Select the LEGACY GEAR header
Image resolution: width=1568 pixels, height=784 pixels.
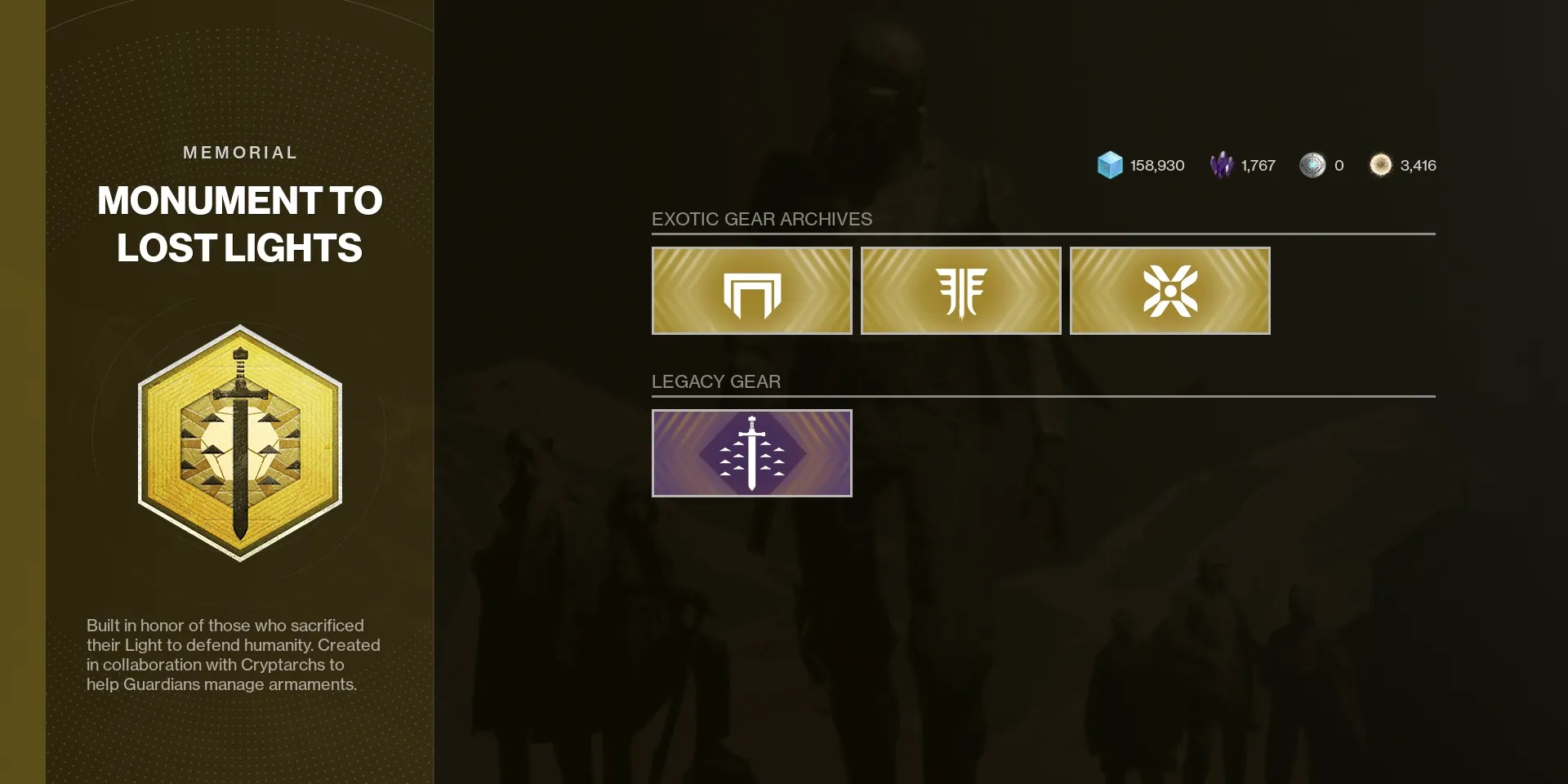716,381
